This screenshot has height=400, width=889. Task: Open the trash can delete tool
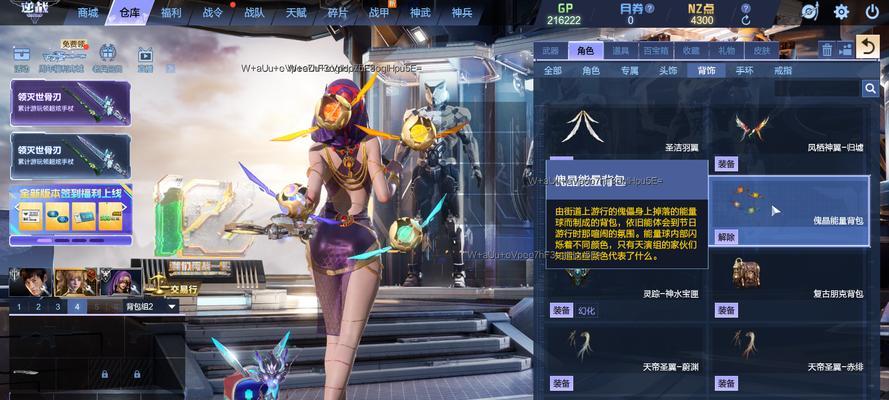click(x=827, y=49)
